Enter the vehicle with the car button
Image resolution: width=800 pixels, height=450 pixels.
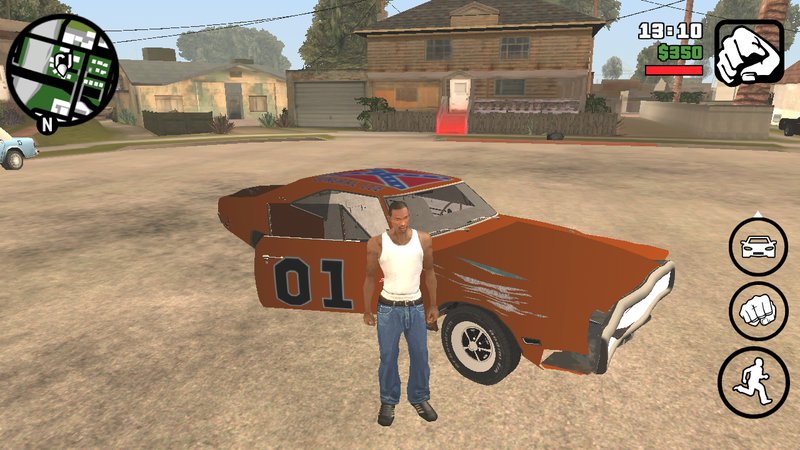click(x=757, y=246)
